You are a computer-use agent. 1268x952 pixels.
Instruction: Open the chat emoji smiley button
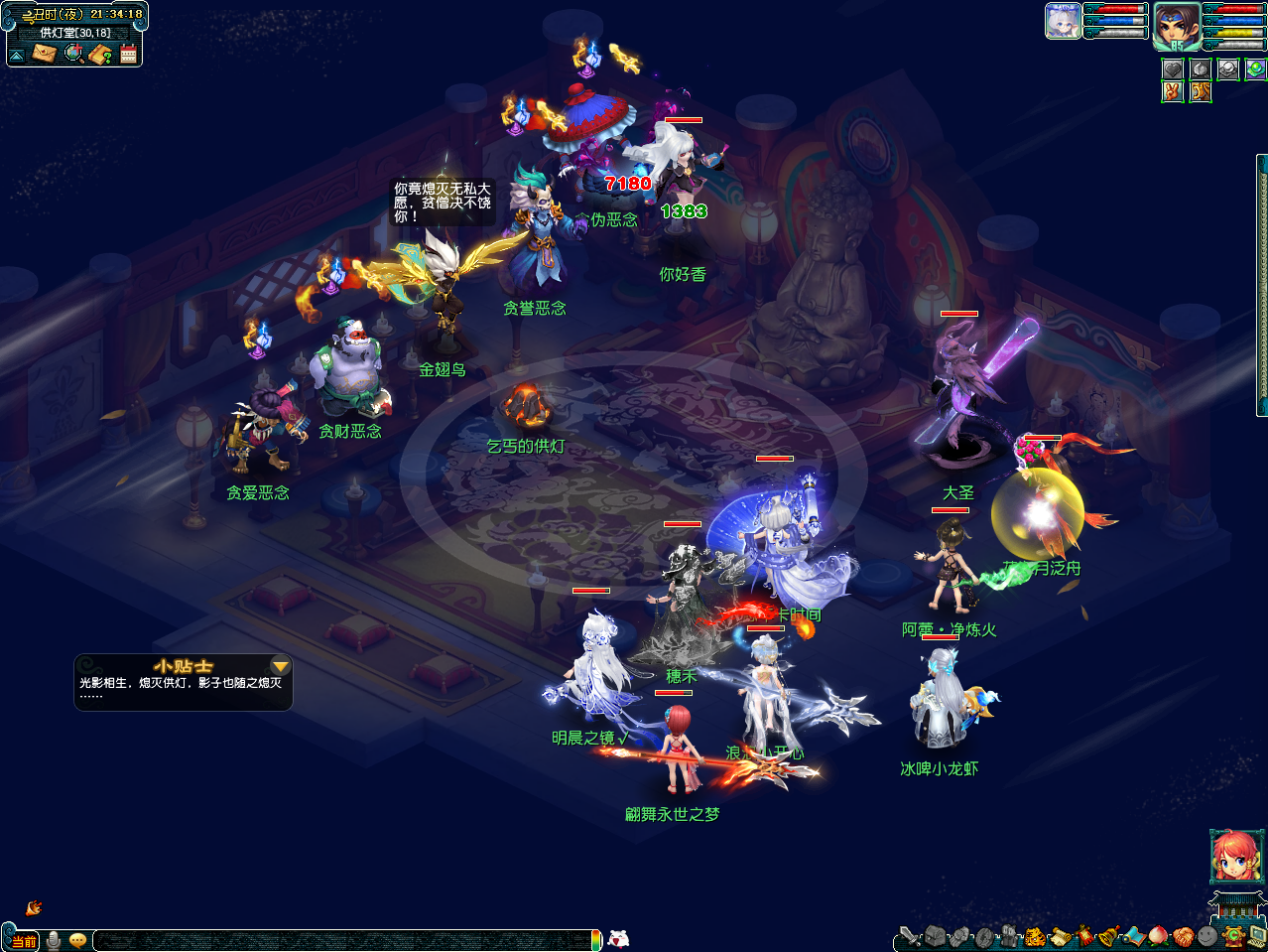click(77, 940)
